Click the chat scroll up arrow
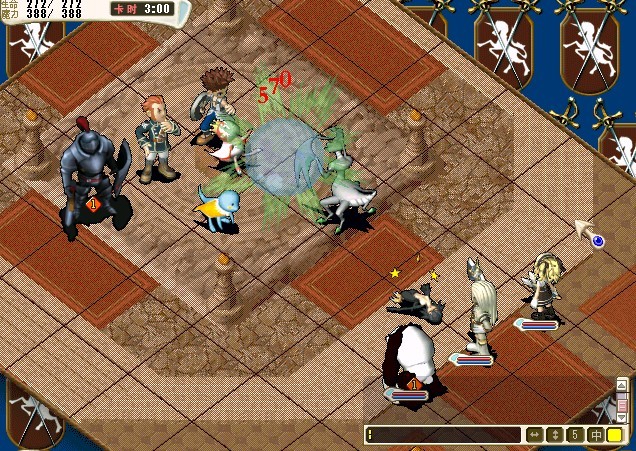This screenshot has height=451, width=636. 622,383
